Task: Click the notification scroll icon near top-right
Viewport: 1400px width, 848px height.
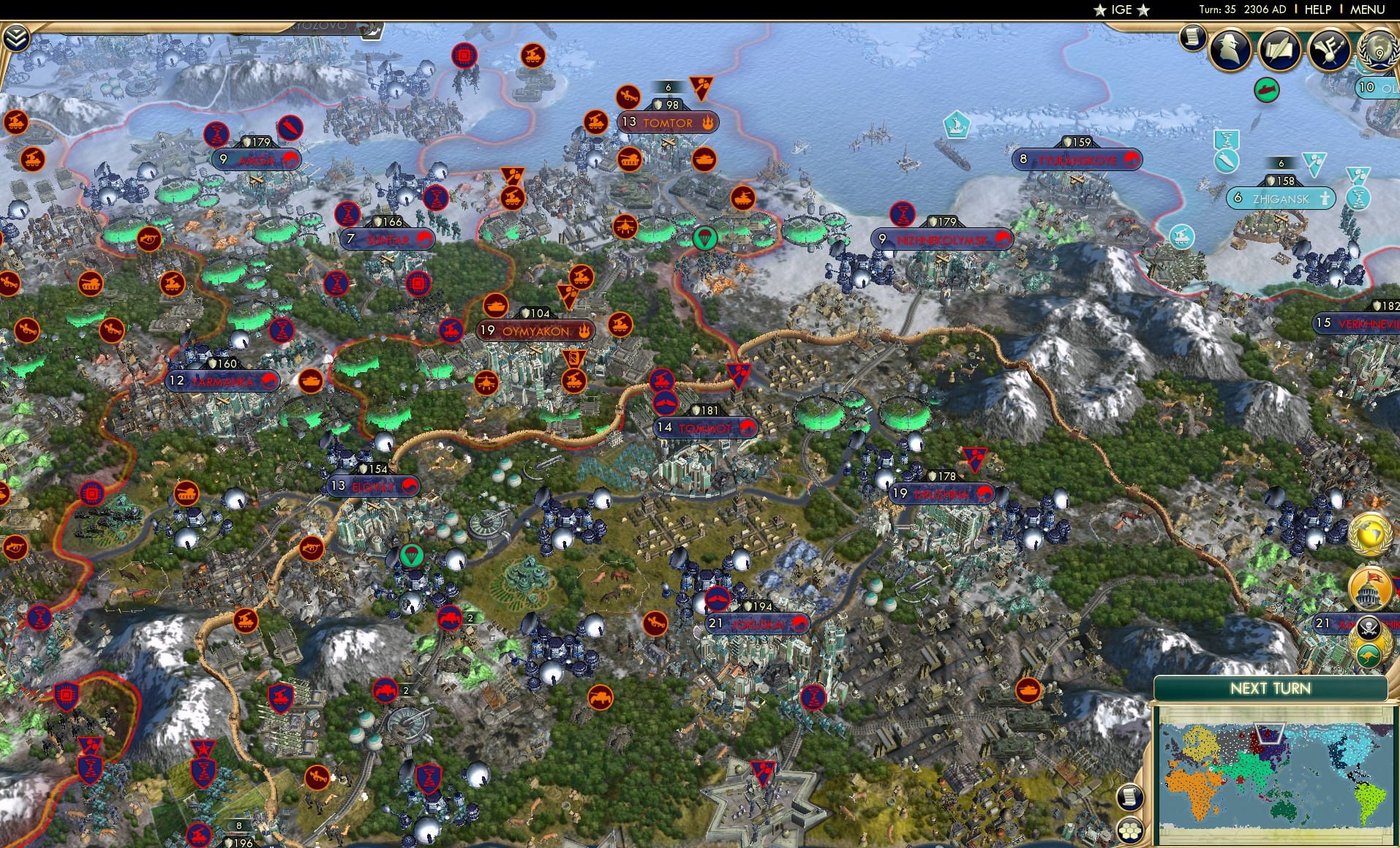Action: [x=1193, y=38]
